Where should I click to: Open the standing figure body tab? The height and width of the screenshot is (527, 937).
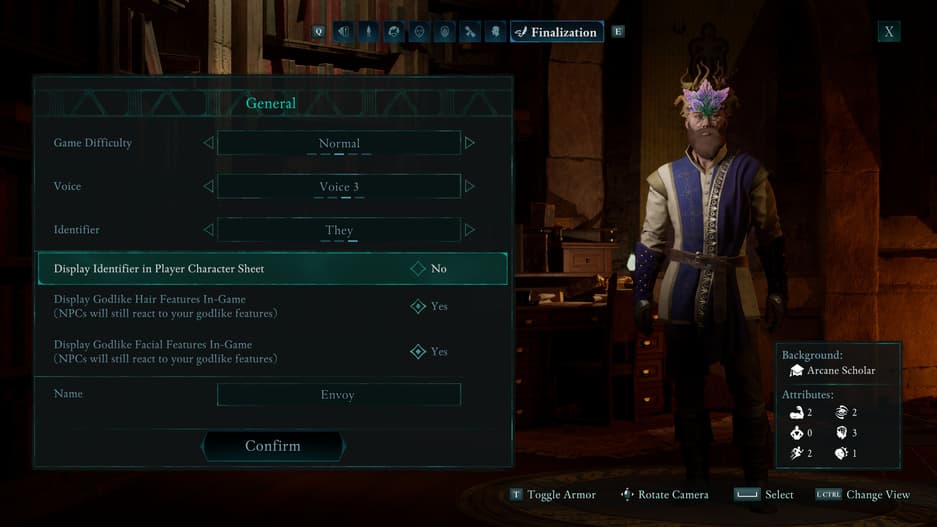coord(369,32)
